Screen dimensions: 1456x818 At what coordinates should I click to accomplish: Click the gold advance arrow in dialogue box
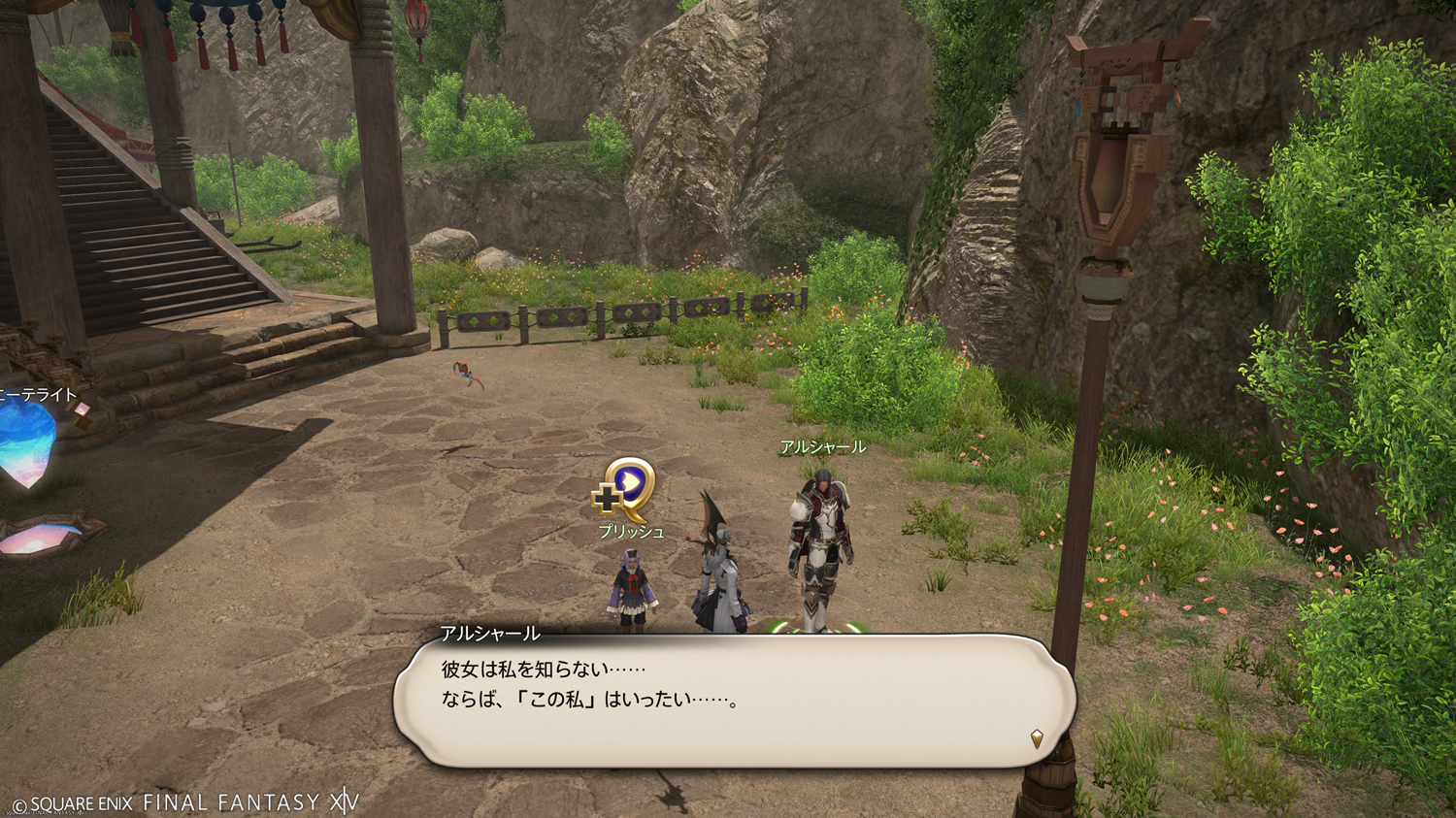click(1037, 738)
